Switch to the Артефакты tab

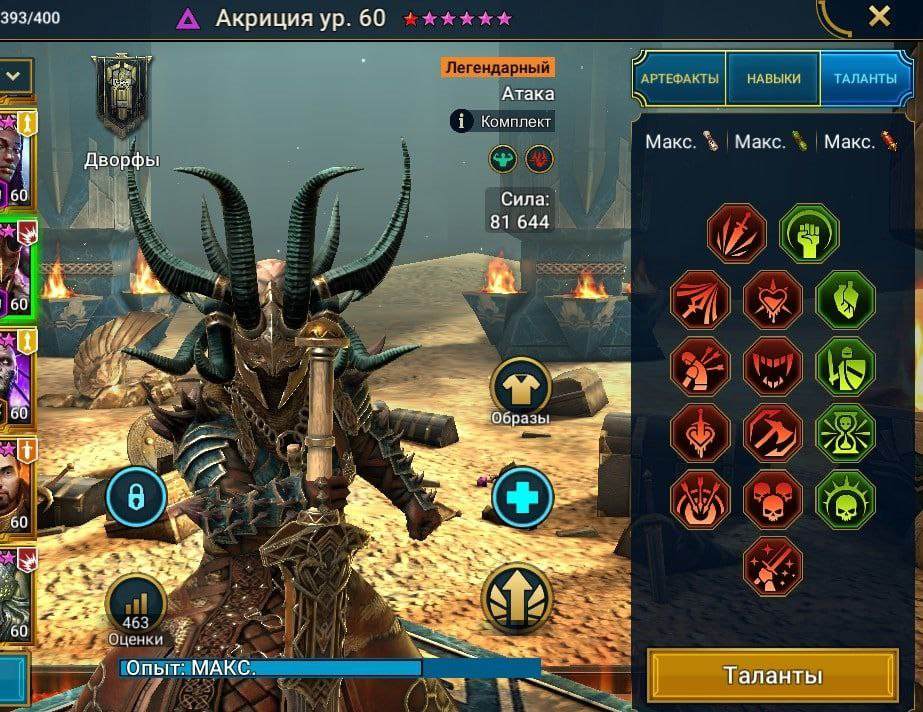coord(680,79)
